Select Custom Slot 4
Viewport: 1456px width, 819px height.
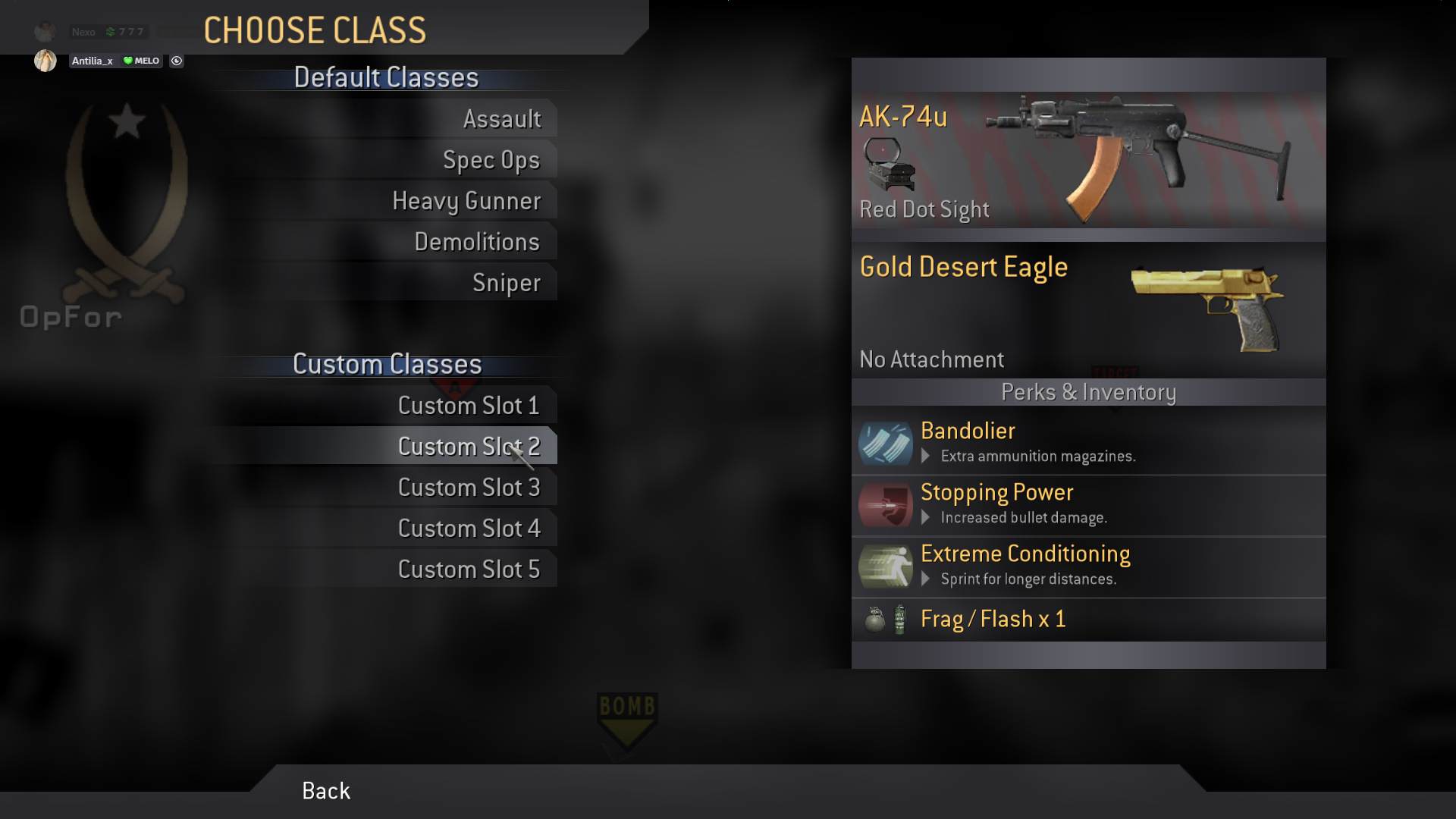point(468,529)
